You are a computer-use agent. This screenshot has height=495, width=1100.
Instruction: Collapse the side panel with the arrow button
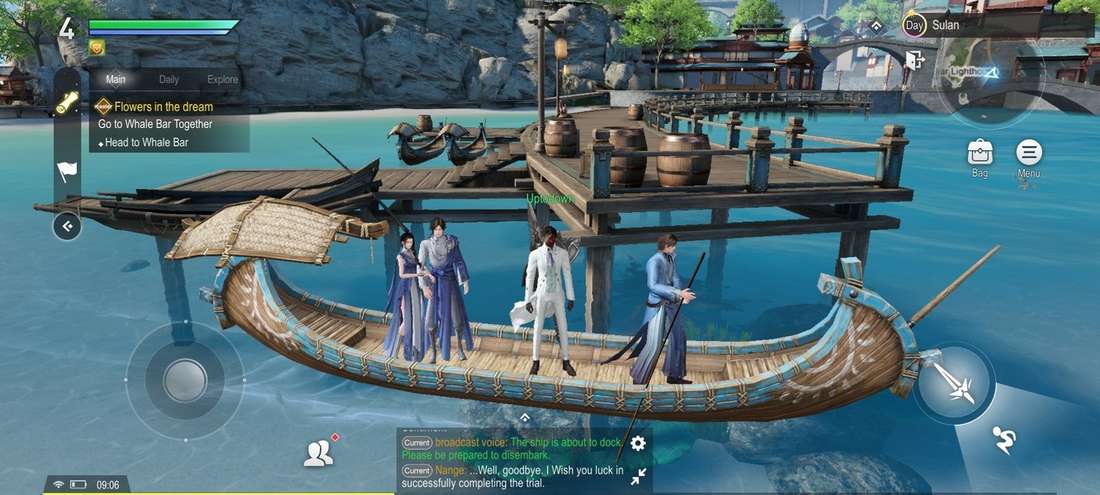pos(67,227)
